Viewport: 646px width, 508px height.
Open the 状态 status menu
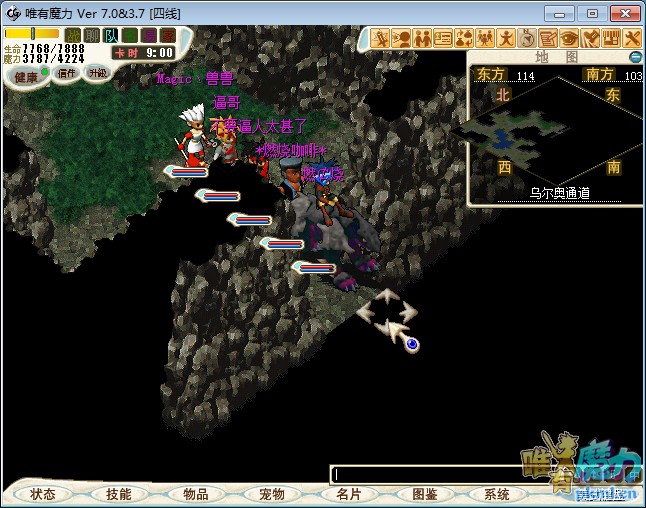(x=42, y=494)
